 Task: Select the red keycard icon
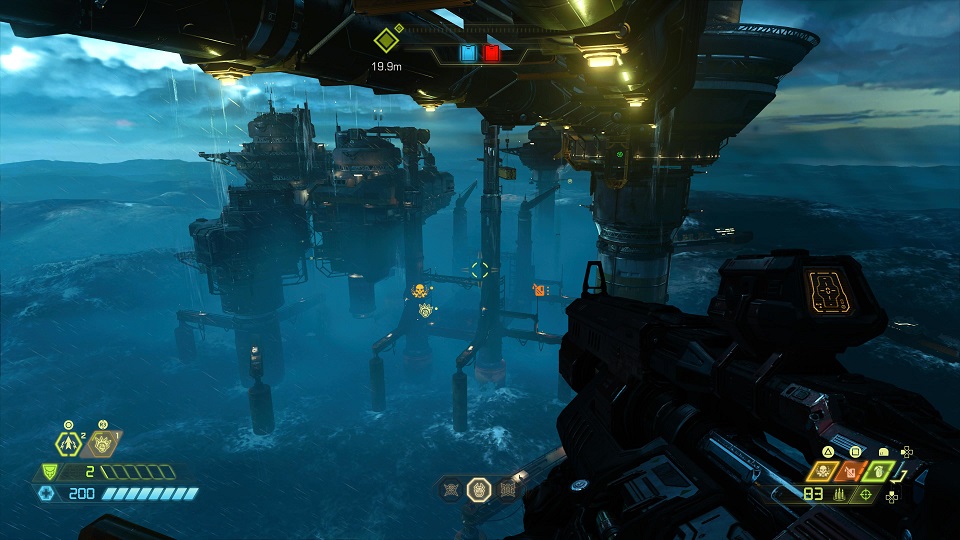tap(491, 53)
